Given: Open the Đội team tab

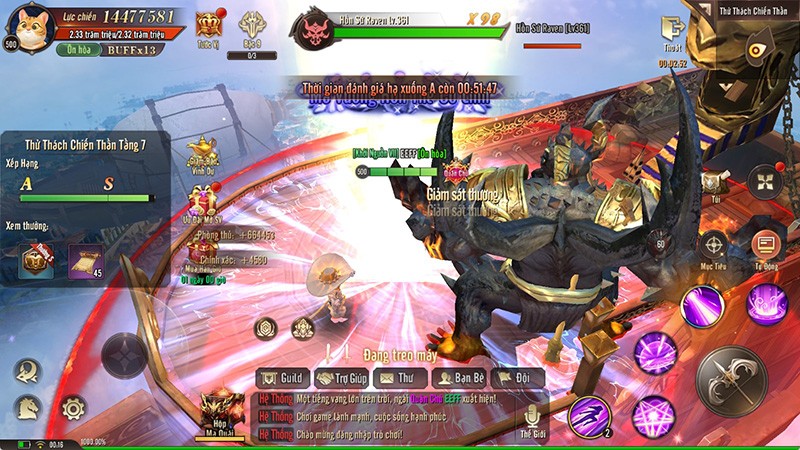Looking at the screenshot, I should [x=517, y=378].
